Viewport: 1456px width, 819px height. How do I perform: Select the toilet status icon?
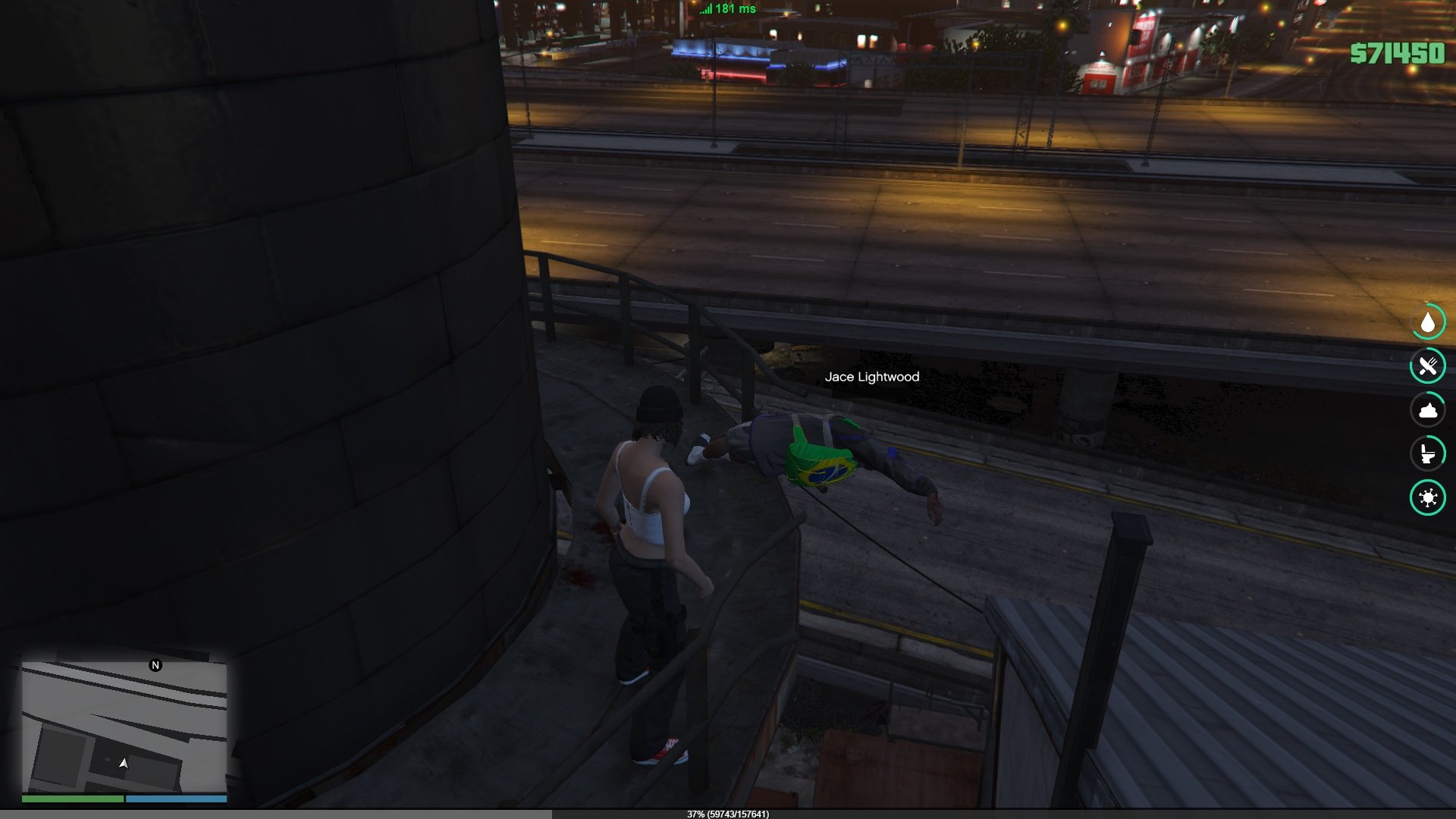tap(1428, 453)
